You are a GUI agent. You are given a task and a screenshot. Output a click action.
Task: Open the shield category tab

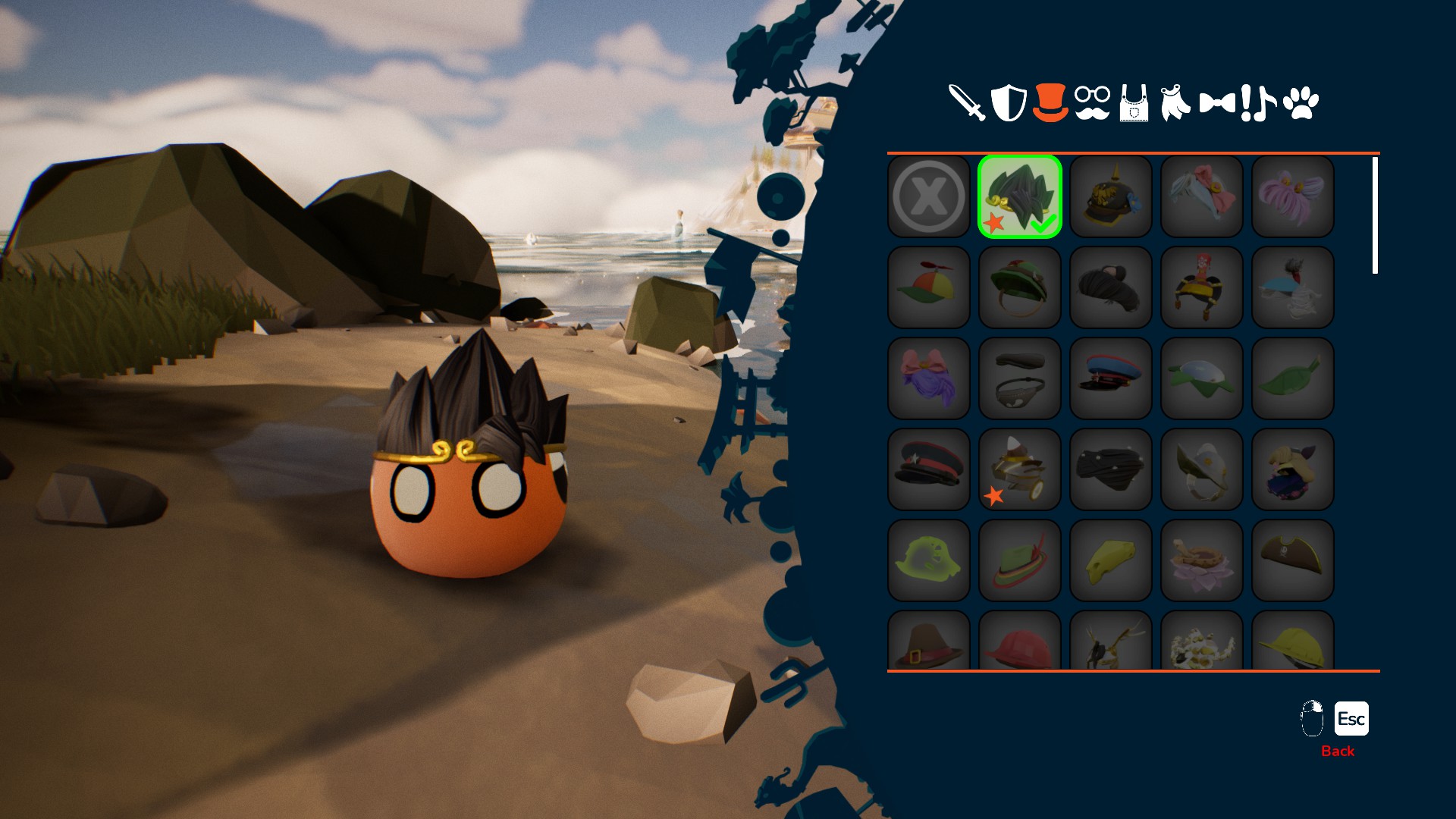tap(1008, 102)
